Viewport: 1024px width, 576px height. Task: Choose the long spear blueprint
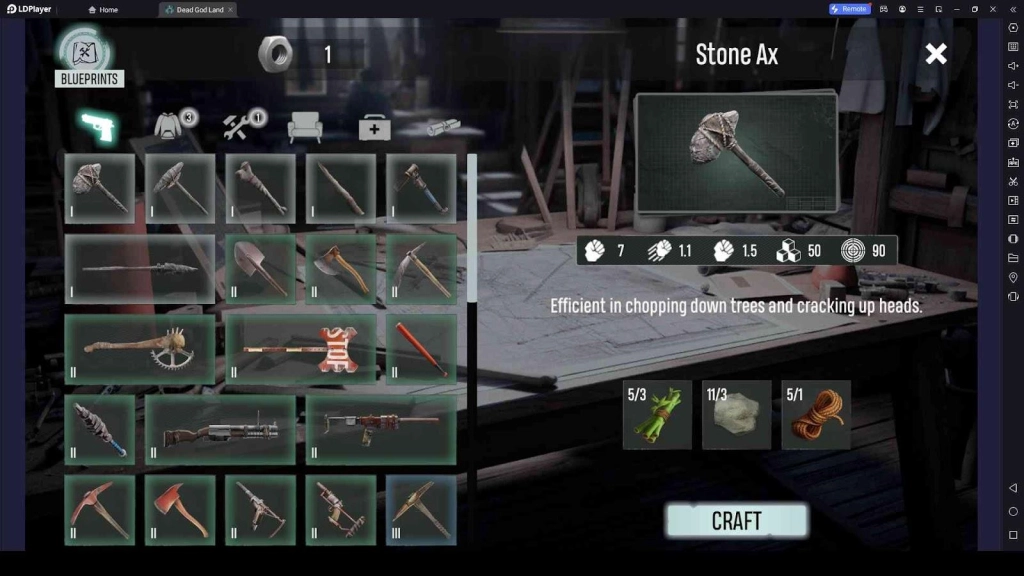(x=140, y=268)
